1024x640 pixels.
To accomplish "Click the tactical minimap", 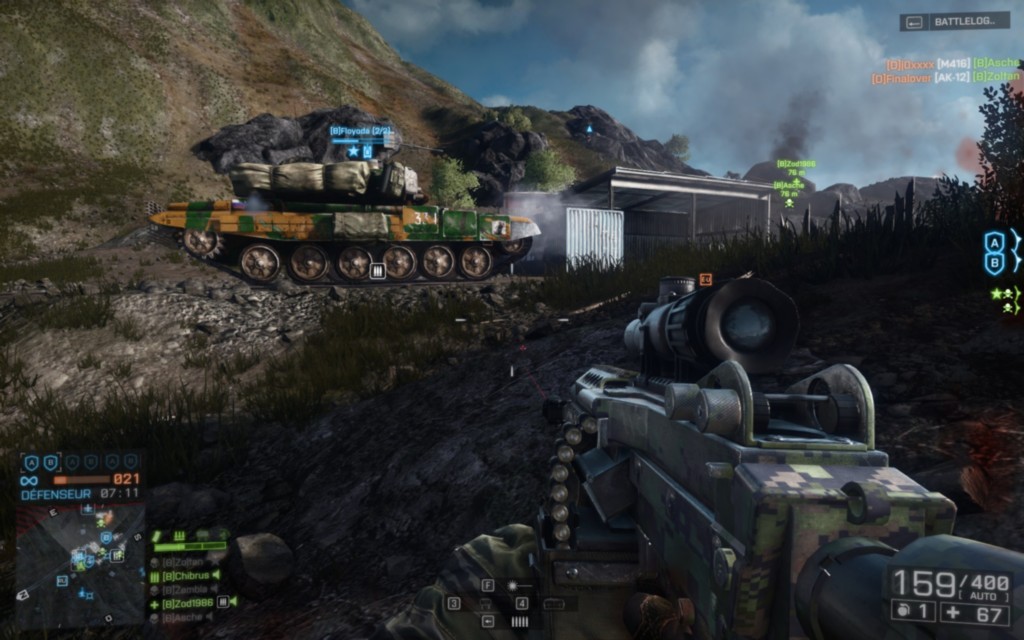I will (x=81, y=563).
